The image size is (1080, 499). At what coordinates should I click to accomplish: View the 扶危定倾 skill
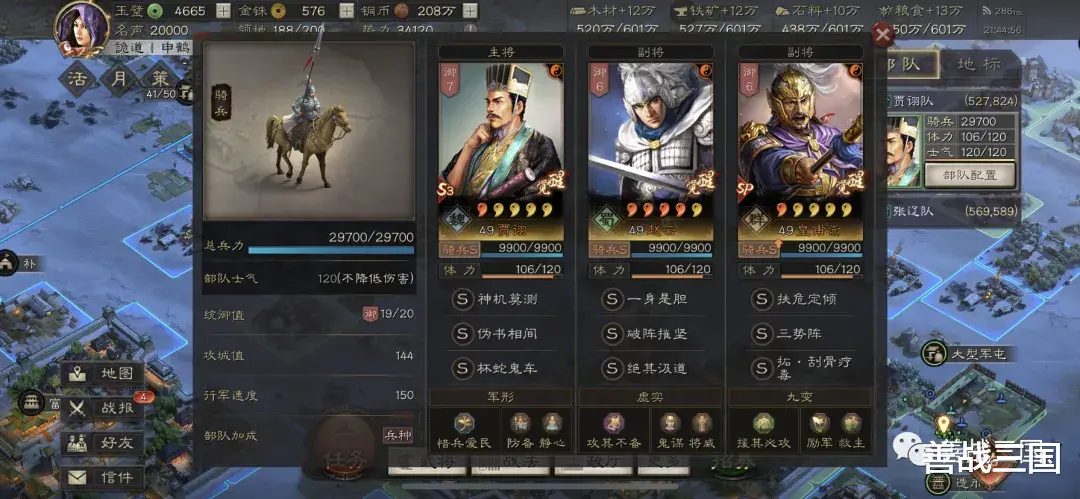[x=799, y=299]
